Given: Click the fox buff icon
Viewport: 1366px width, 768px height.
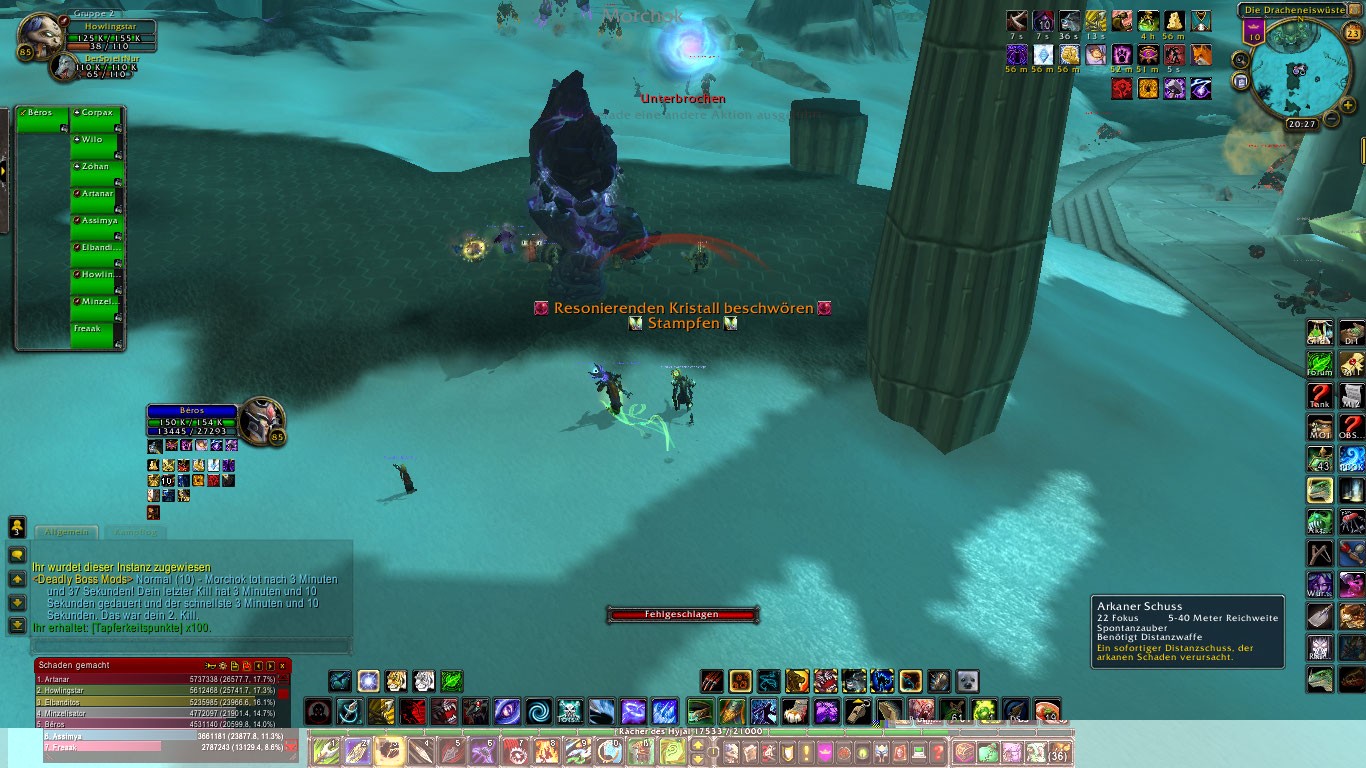Looking at the screenshot, I should pyautogui.click(x=1200, y=55).
